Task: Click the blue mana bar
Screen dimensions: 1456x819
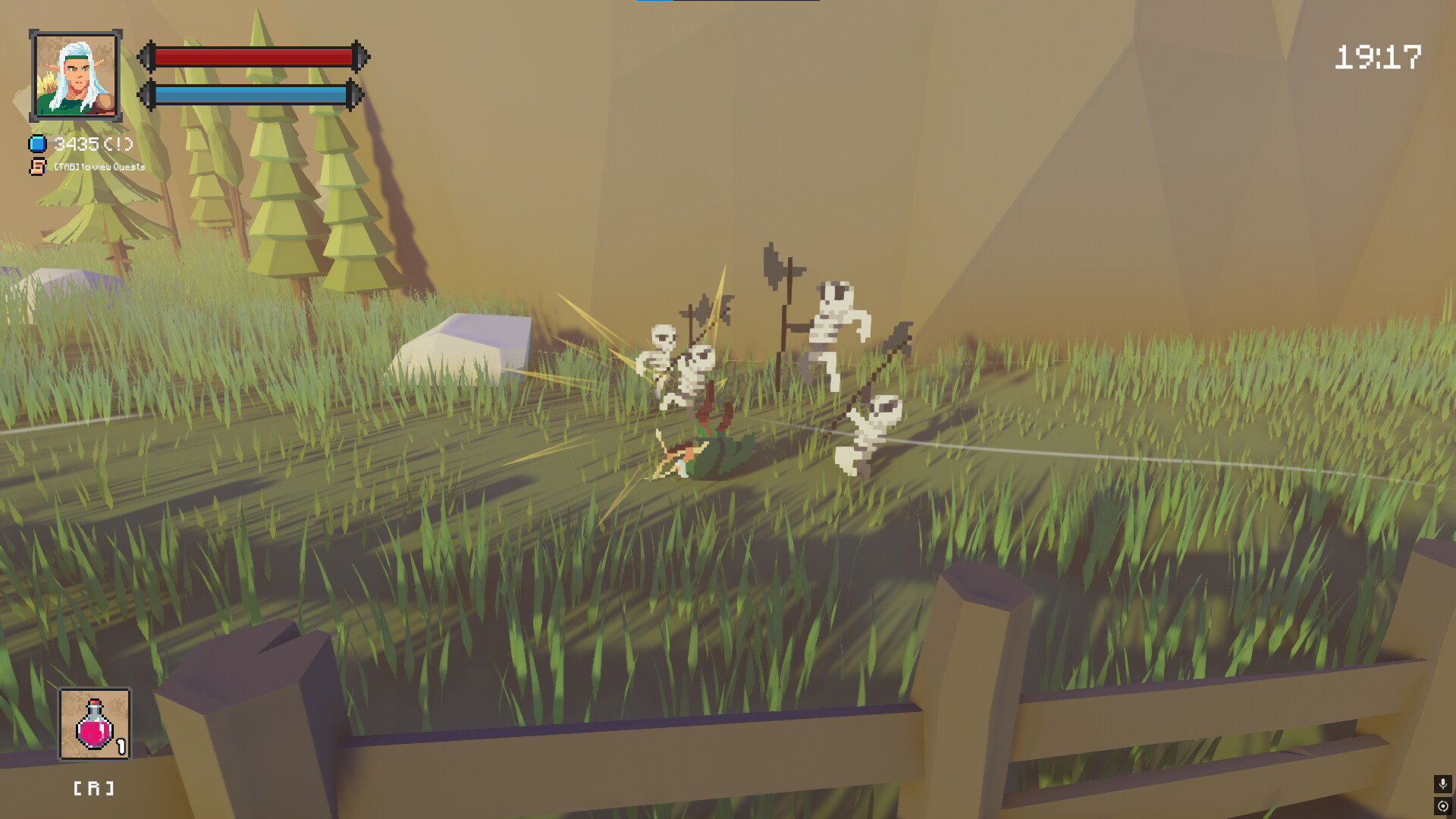Action: pyautogui.click(x=250, y=95)
